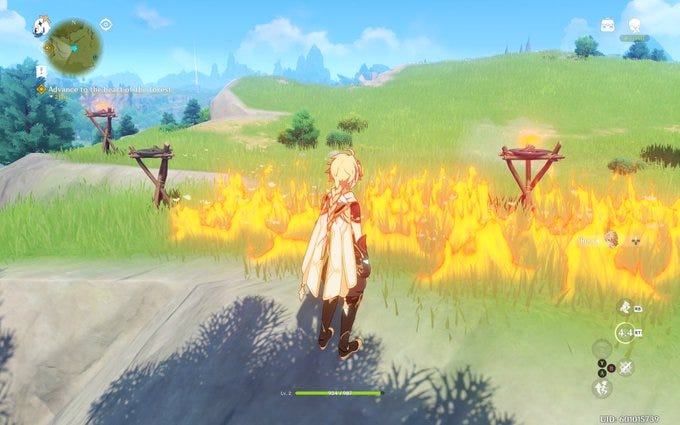Select the 'Advance to the heart of the forest' quest tracker
Screen dimensions: 680x425
coord(105,90)
